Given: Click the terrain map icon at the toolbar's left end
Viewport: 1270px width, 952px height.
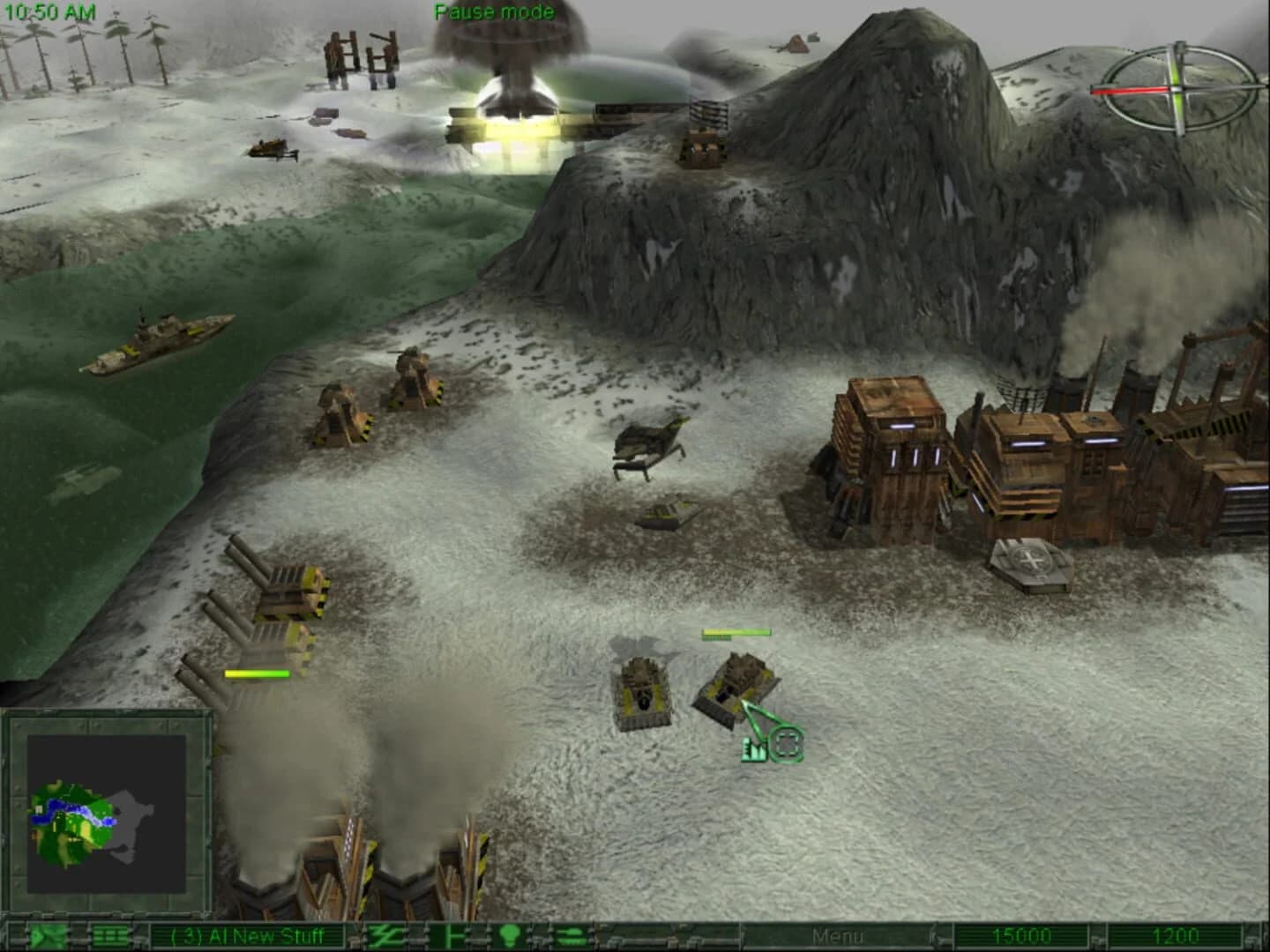Looking at the screenshot, I should pos(47,937).
